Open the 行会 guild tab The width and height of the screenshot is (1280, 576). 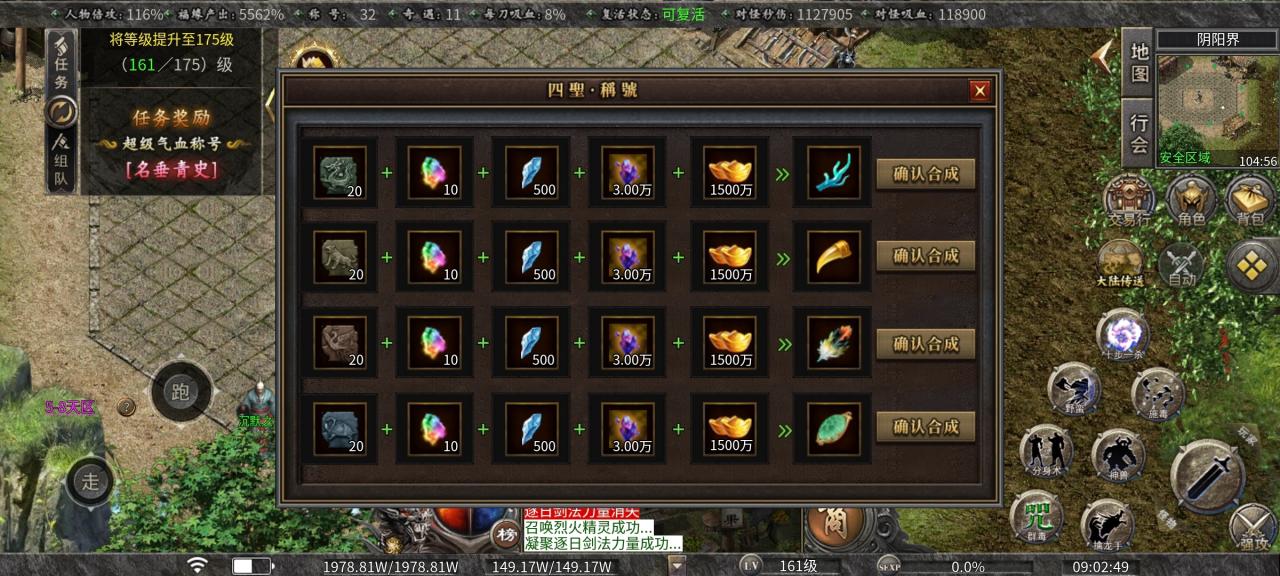pyautogui.click(x=1139, y=134)
